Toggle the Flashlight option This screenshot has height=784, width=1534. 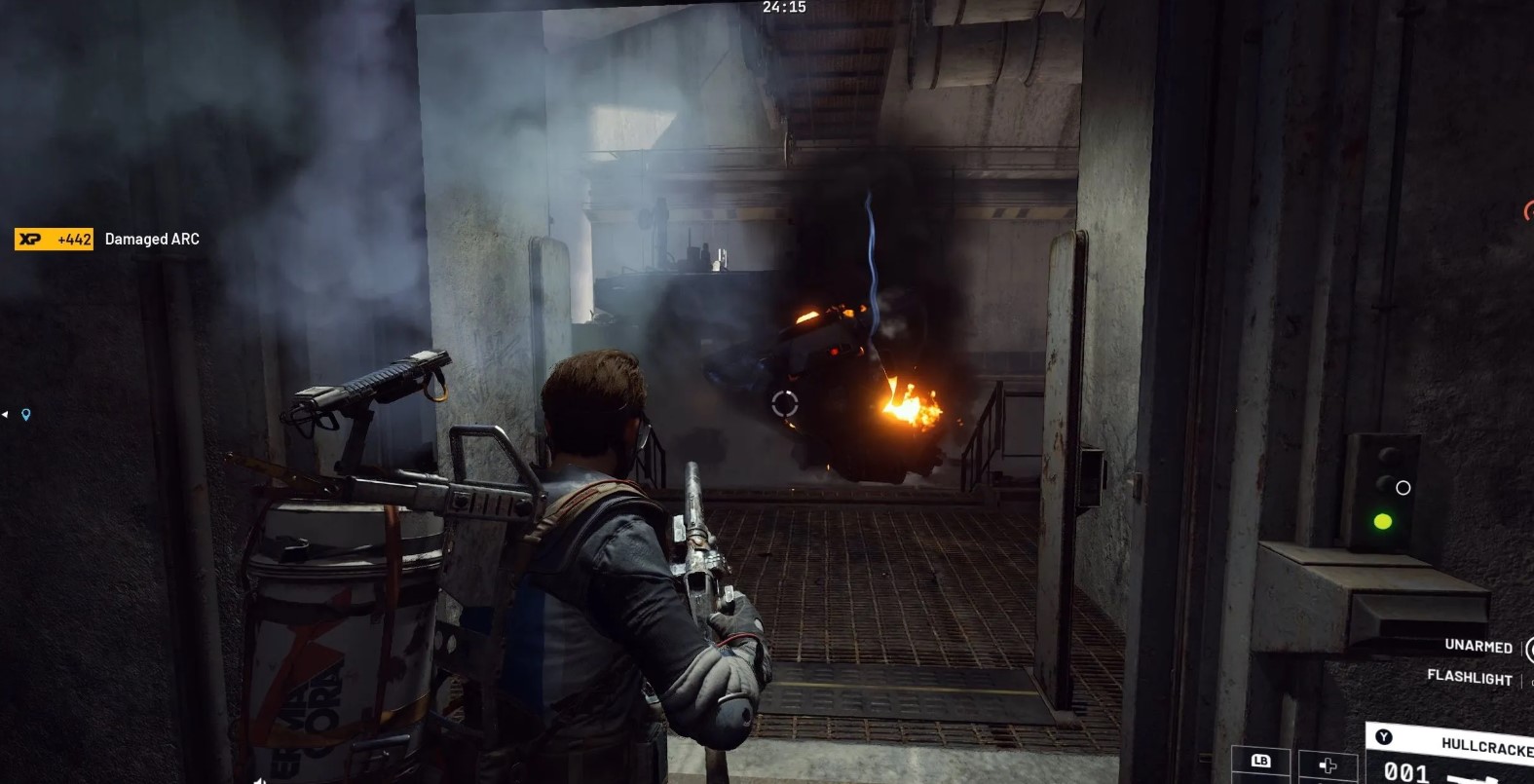pos(1469,677)
